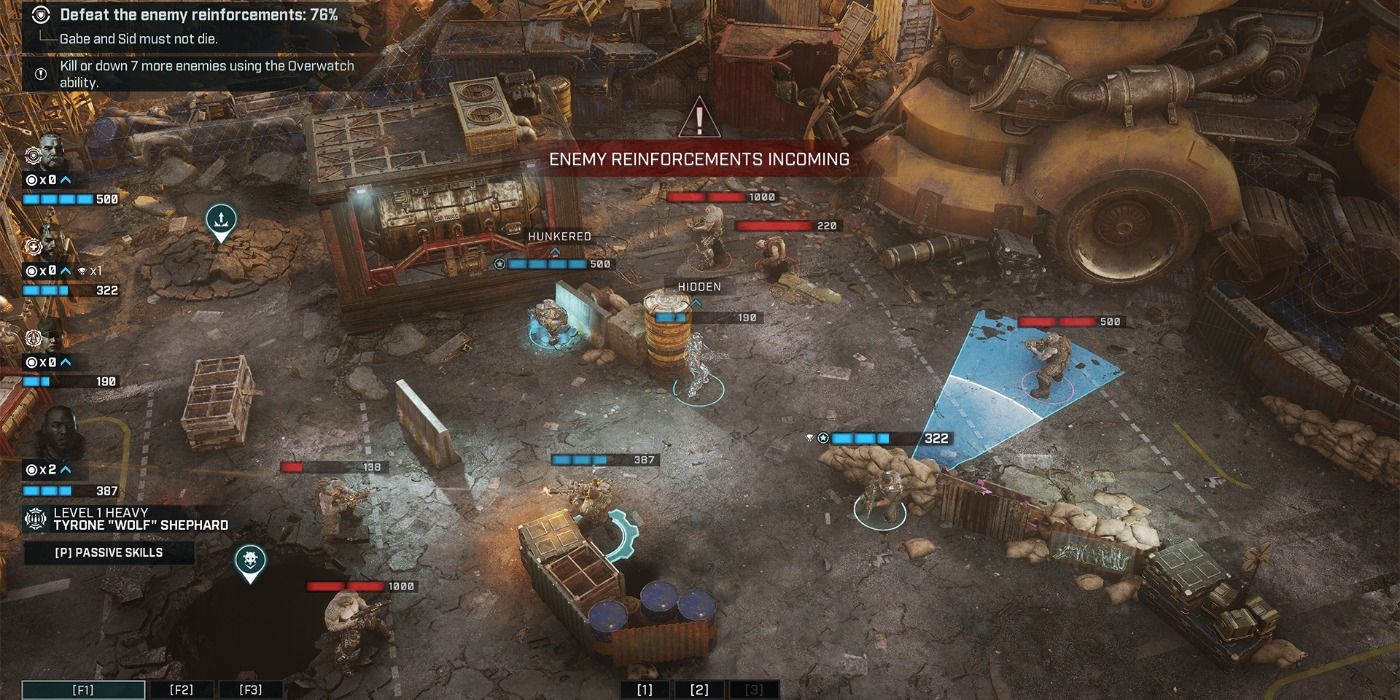Switch to the F2 squad member tab
The height and width of the screenshot is (700, 1400).
coord(181,690)
